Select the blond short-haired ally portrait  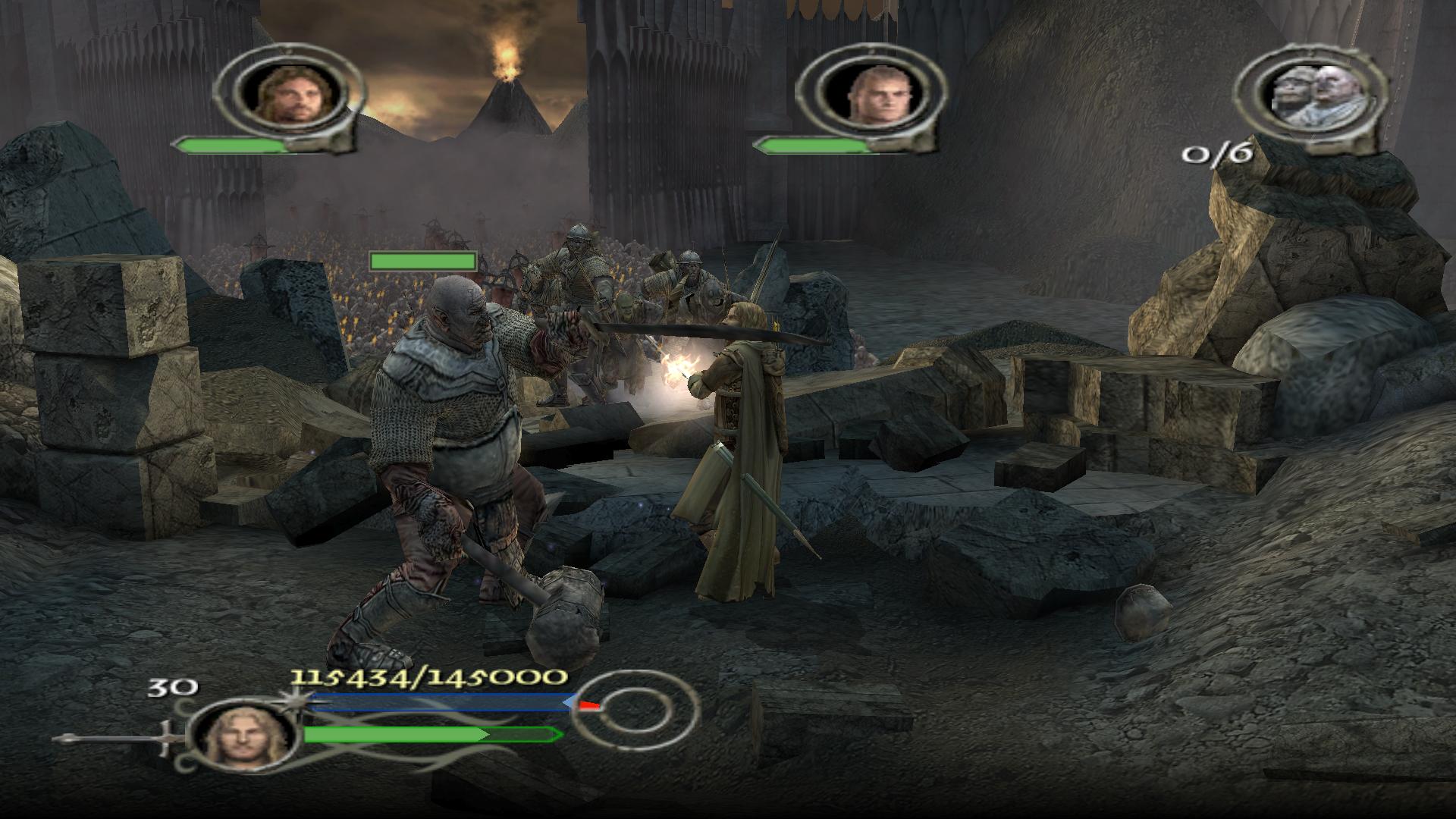(871, 94)
